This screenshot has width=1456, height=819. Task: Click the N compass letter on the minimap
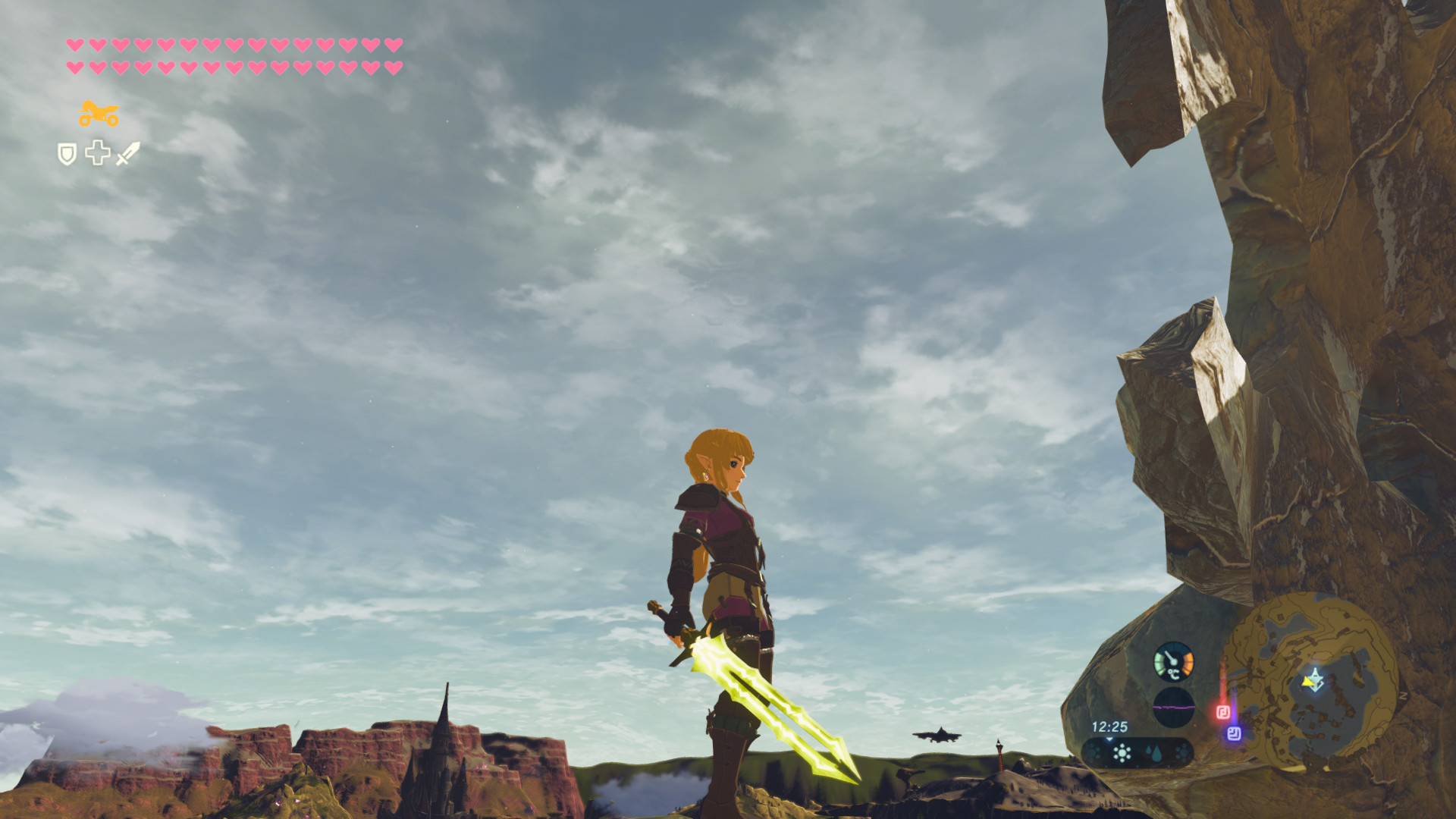(1404, 694)
